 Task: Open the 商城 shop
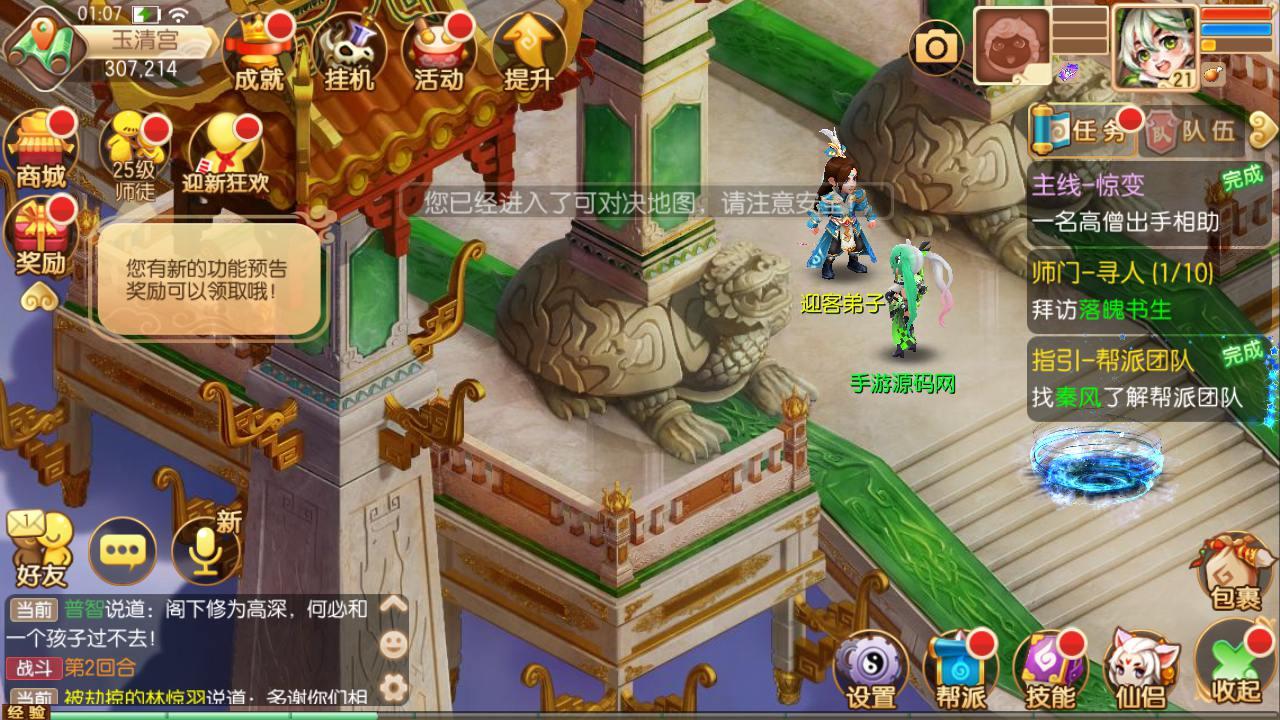41,150
